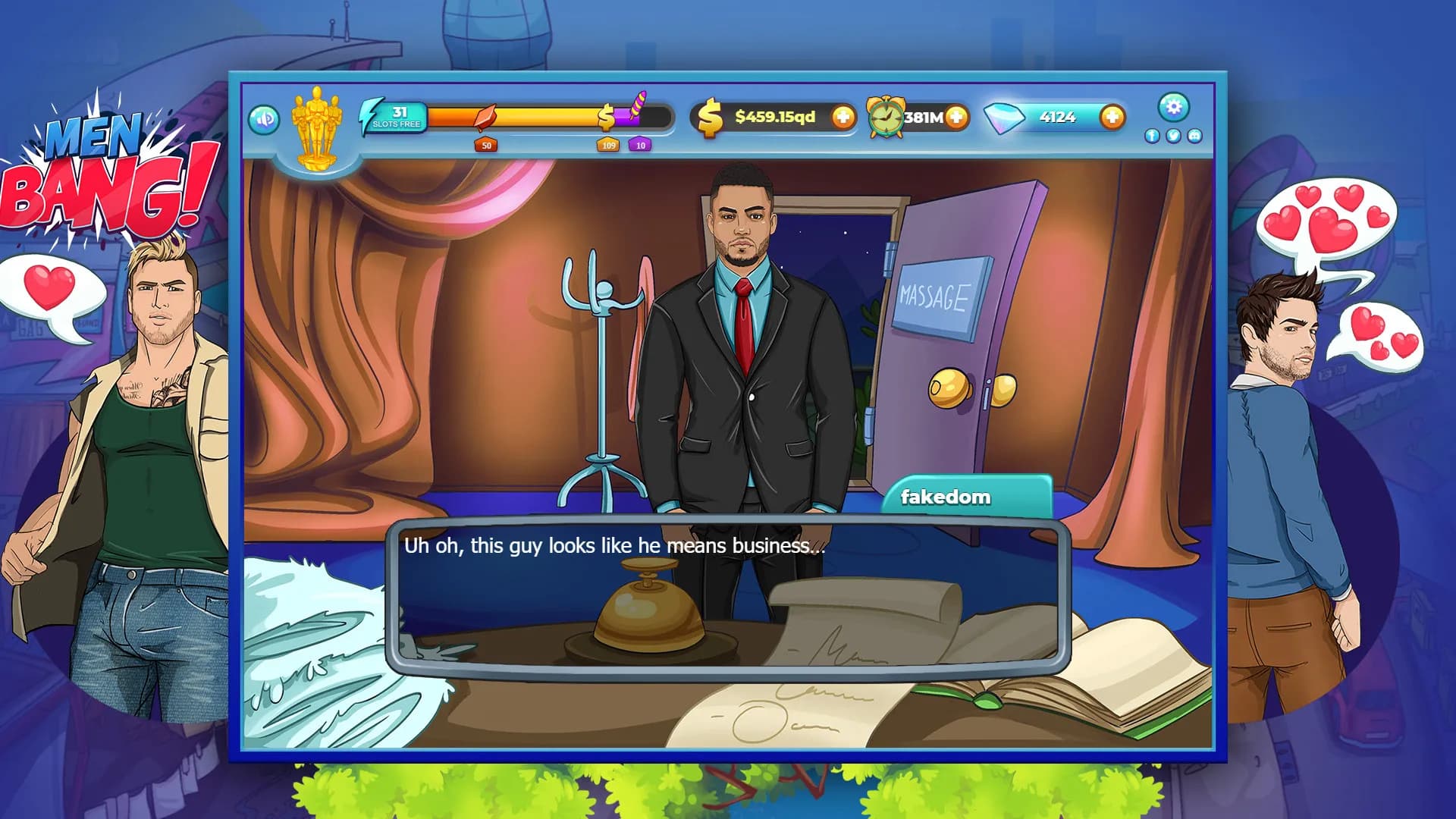Open the alarm clock timer showing 381M
This screenshot has width=1456, height=819.
point(887,118)
